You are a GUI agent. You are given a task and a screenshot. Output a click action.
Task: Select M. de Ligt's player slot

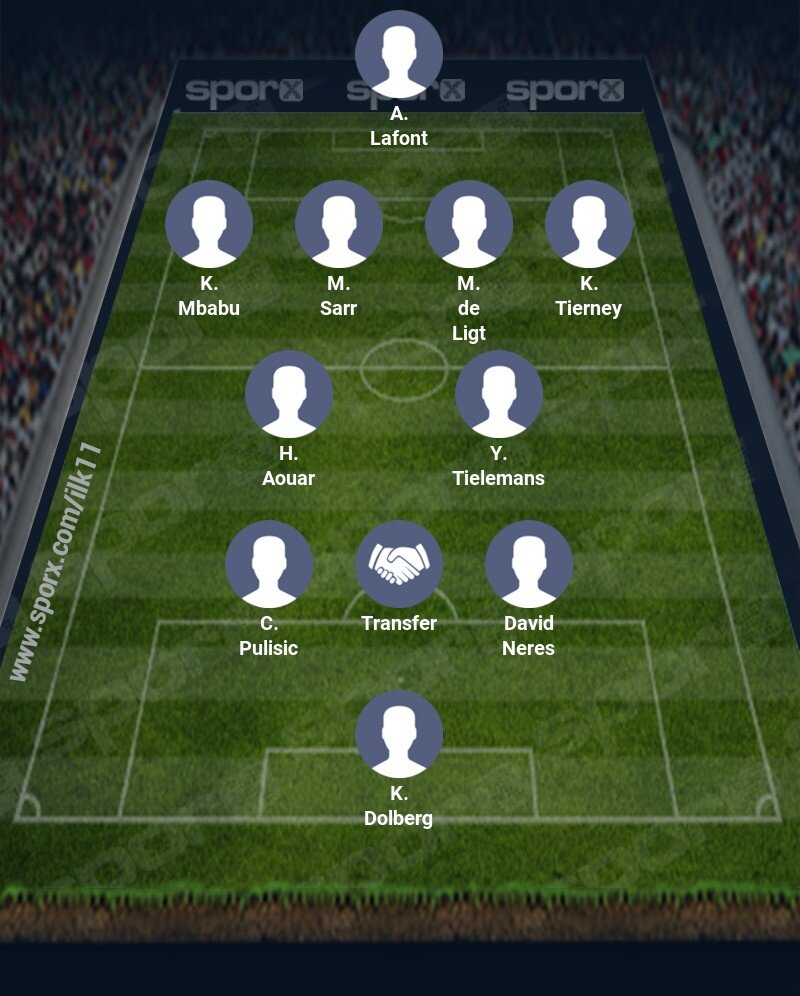point(469,224)
